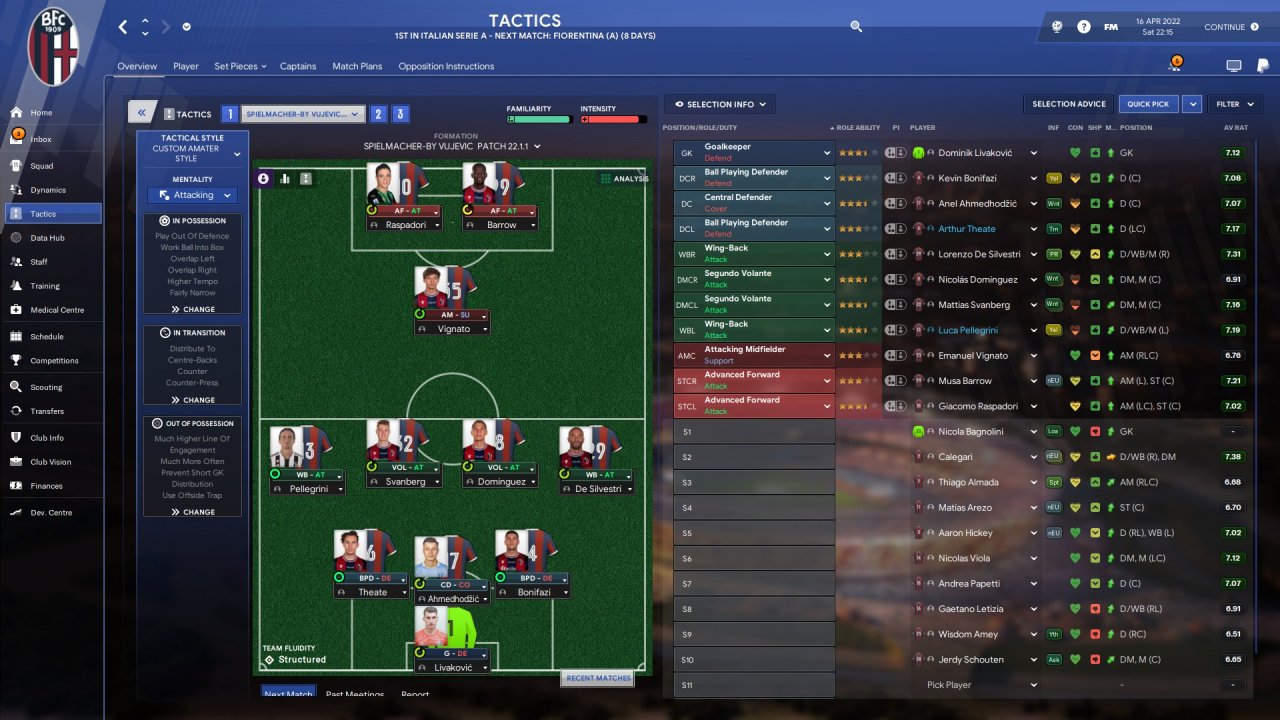
Task: Open the Mentality dropdown set to Attacking
Action: point(192,196)
